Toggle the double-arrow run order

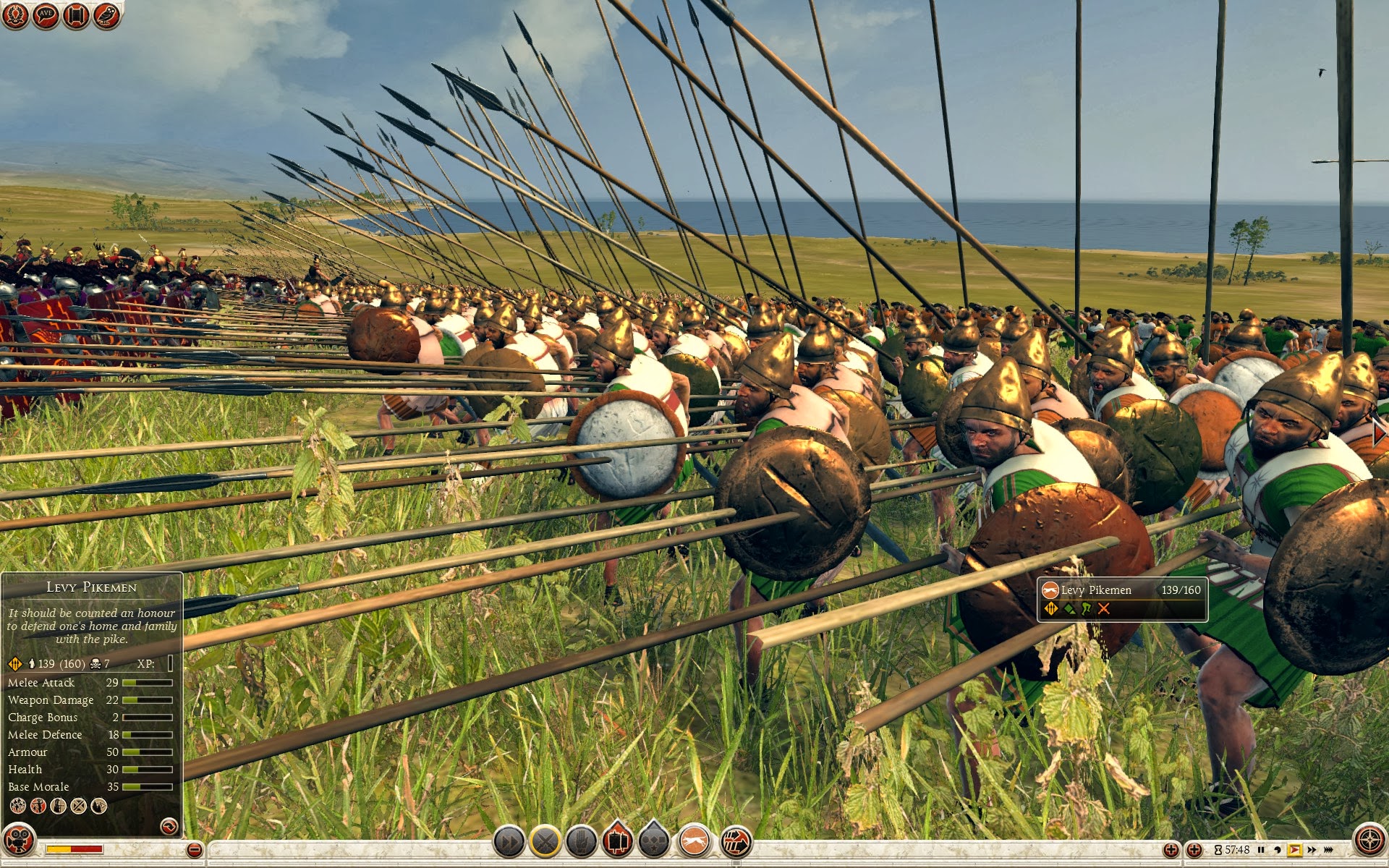pos(509,842)
